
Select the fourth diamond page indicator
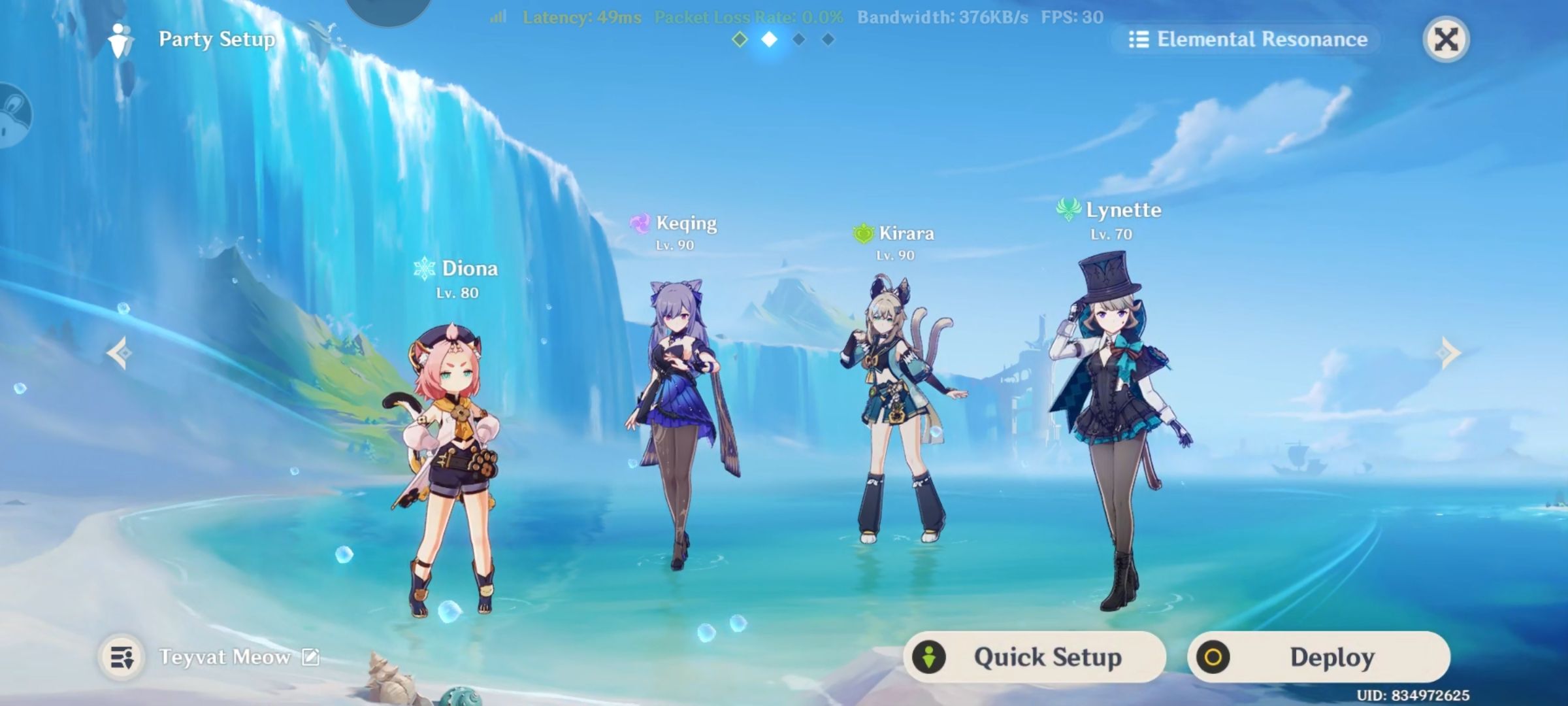(828, 40)
